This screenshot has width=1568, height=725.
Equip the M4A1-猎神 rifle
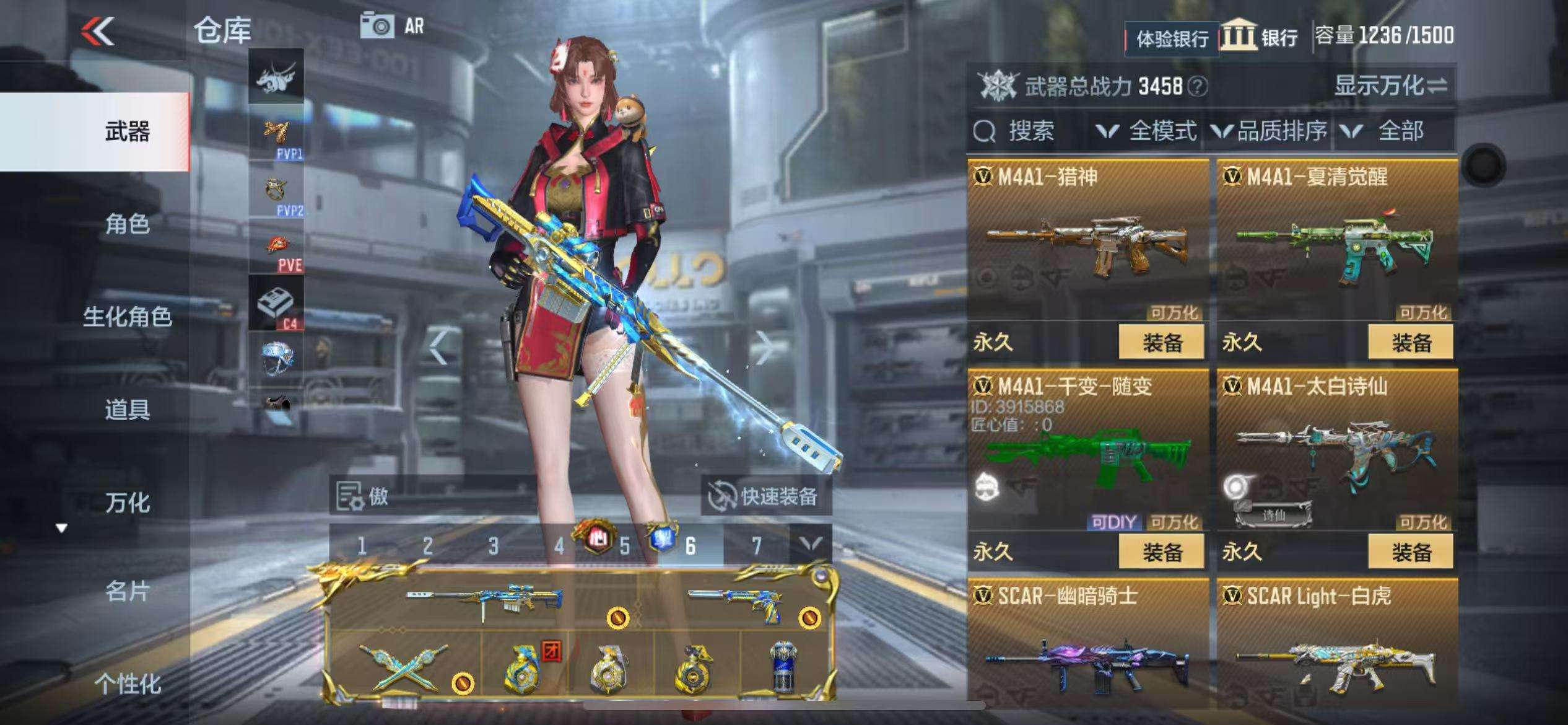pos(1161,342)
